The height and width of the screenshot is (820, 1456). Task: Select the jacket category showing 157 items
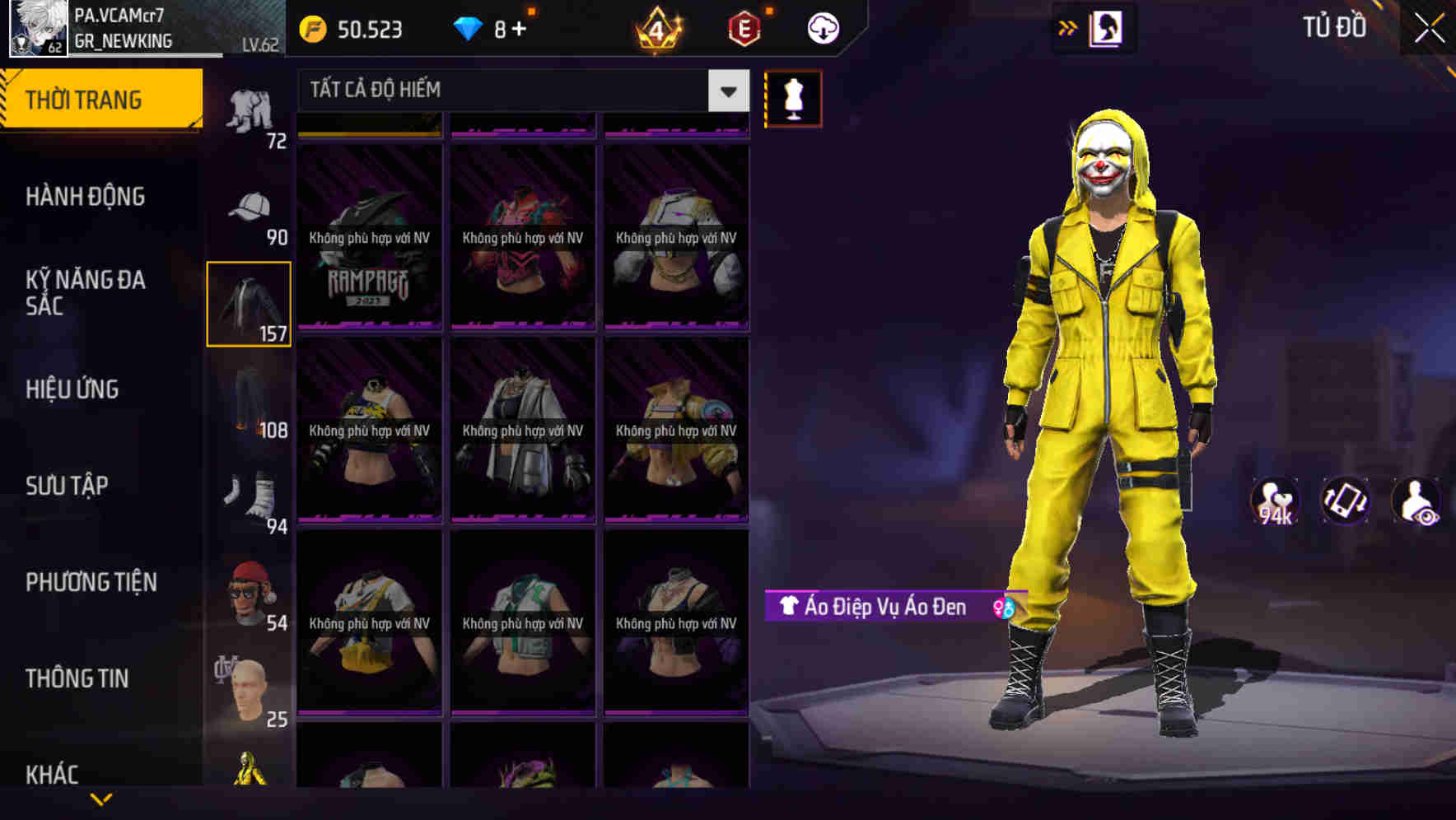click(x=249, y=301)
